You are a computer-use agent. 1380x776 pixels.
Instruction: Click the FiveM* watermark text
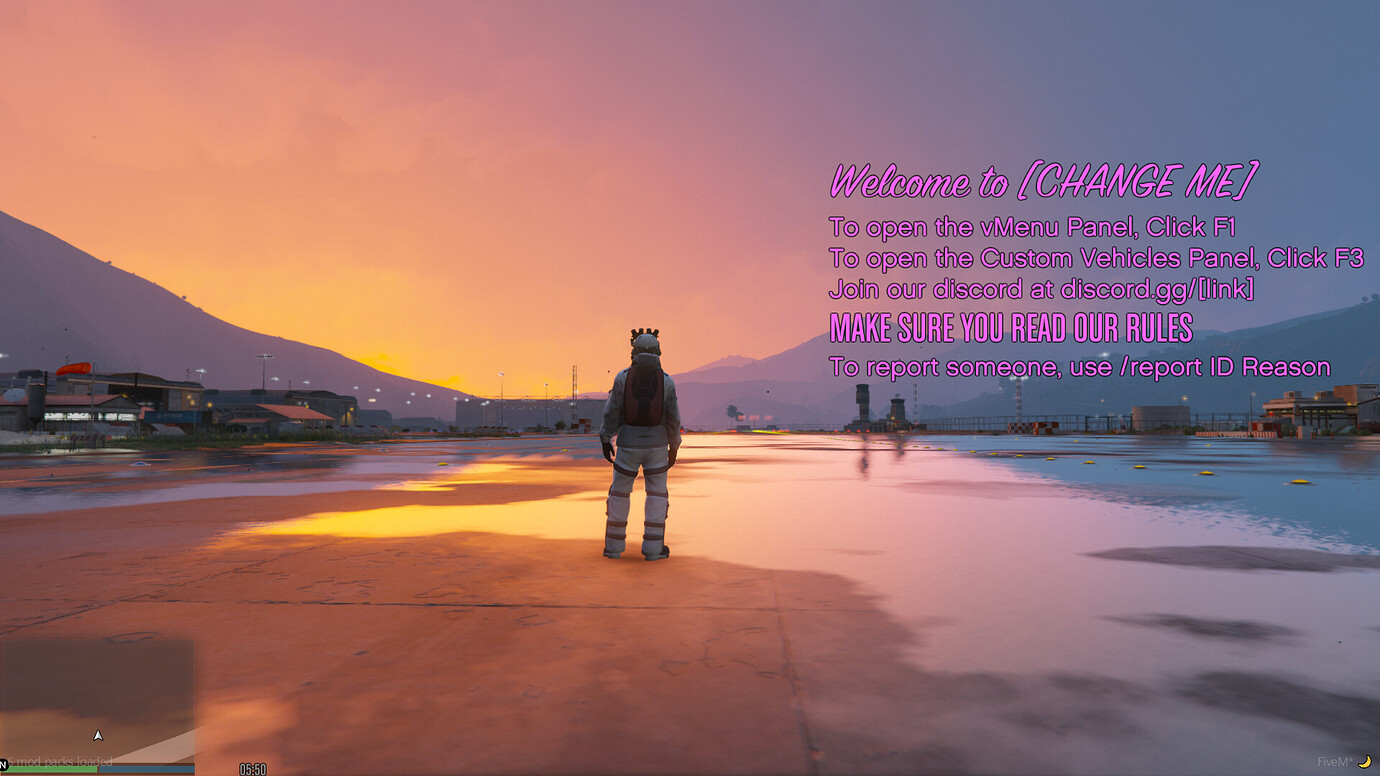pos(1333,762)
